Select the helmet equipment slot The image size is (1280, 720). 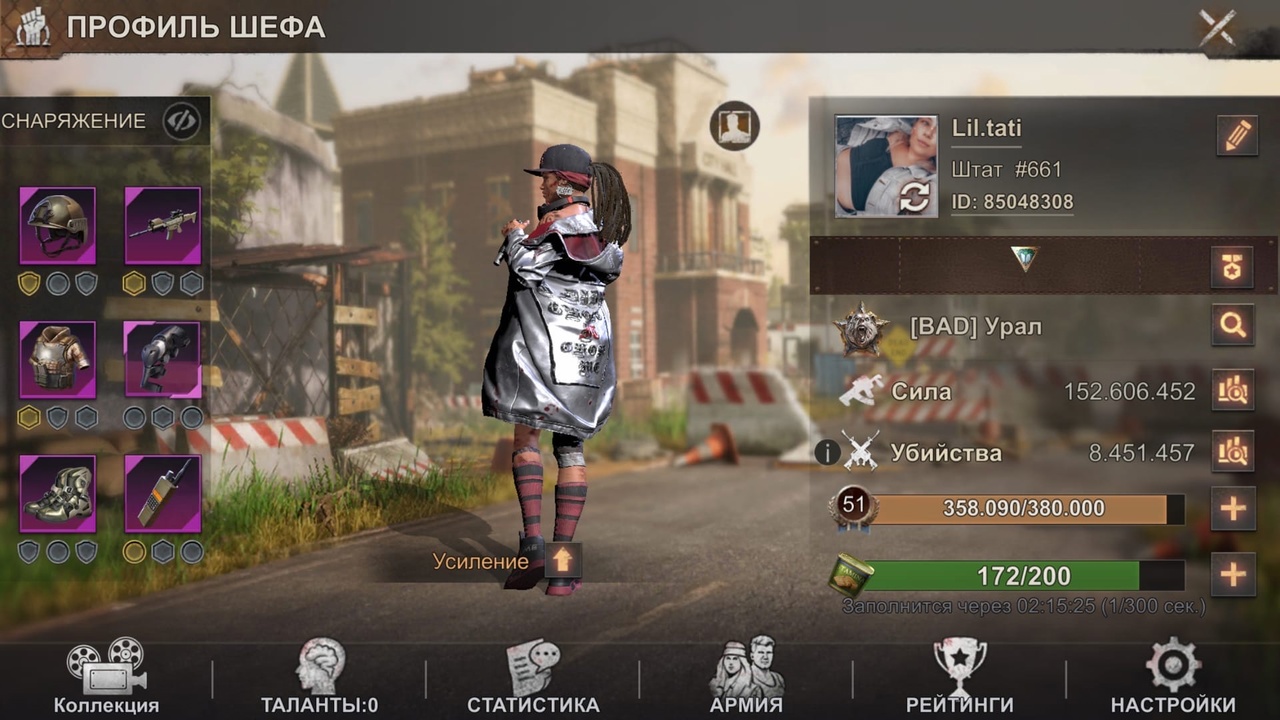coord(58,225)
